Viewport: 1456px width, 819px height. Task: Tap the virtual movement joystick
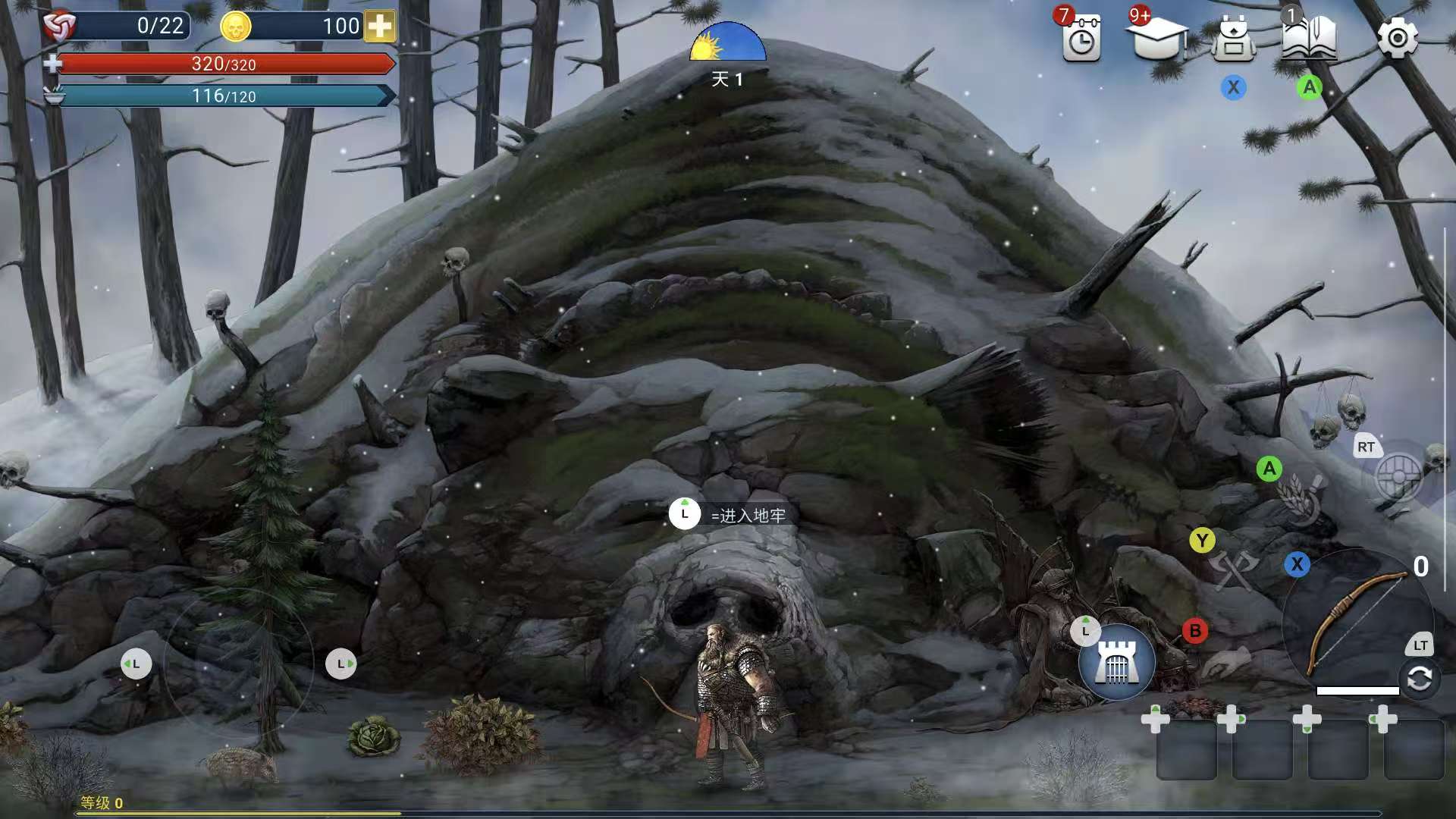click(x=239, y=664)
